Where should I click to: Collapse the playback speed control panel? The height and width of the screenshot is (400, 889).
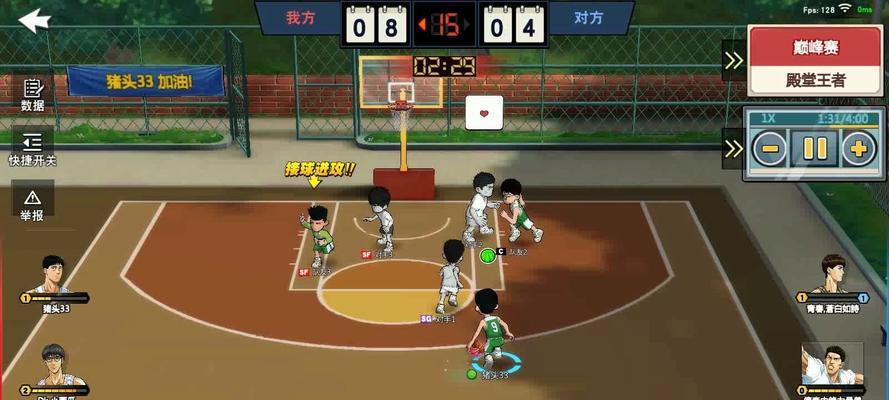(x=733, y=148)
